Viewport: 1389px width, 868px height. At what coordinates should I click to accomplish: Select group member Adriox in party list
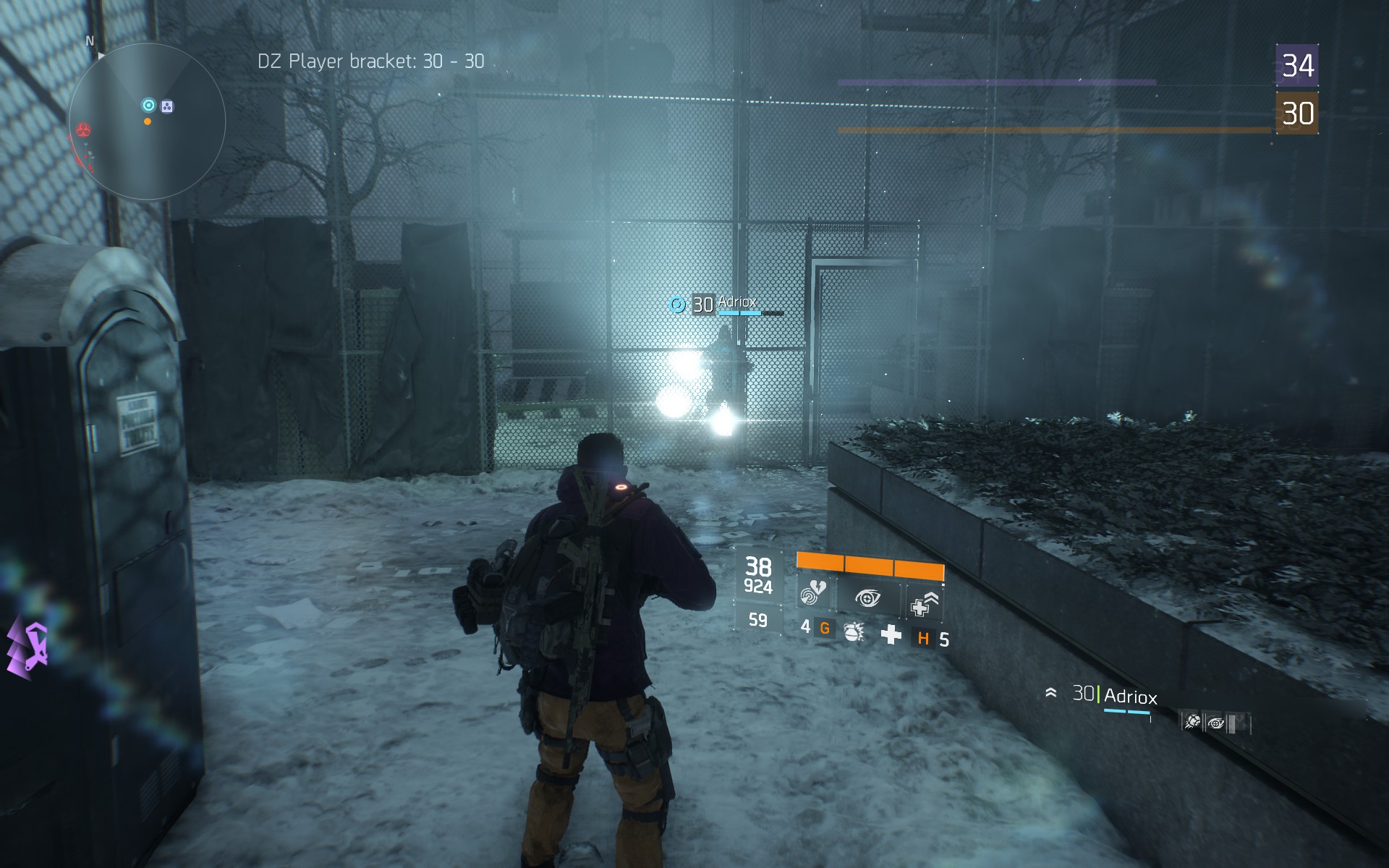point(1129,697)
